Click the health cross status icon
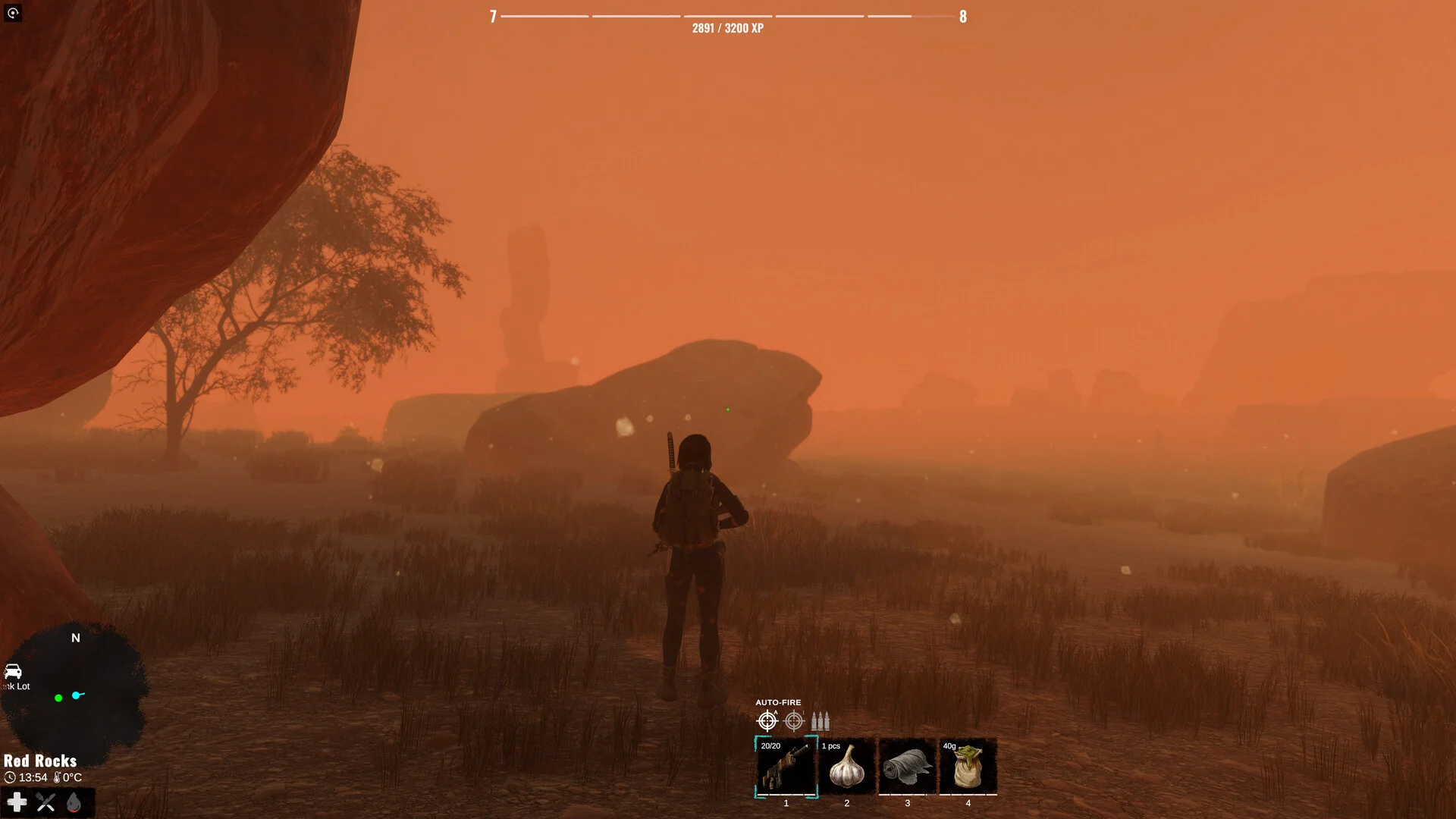1456x819 pixels. [17, 802]
